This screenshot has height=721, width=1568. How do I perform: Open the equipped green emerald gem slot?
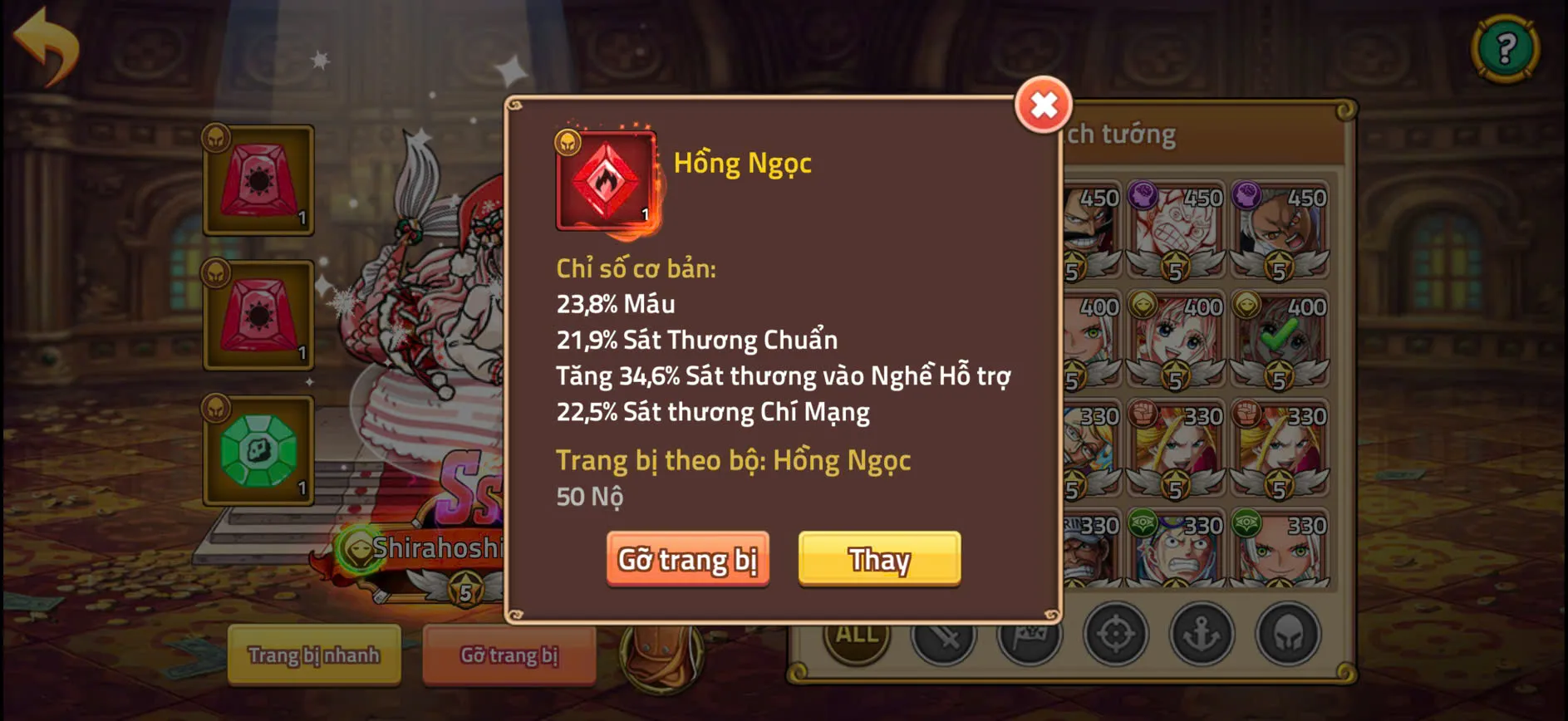point(260,450)
